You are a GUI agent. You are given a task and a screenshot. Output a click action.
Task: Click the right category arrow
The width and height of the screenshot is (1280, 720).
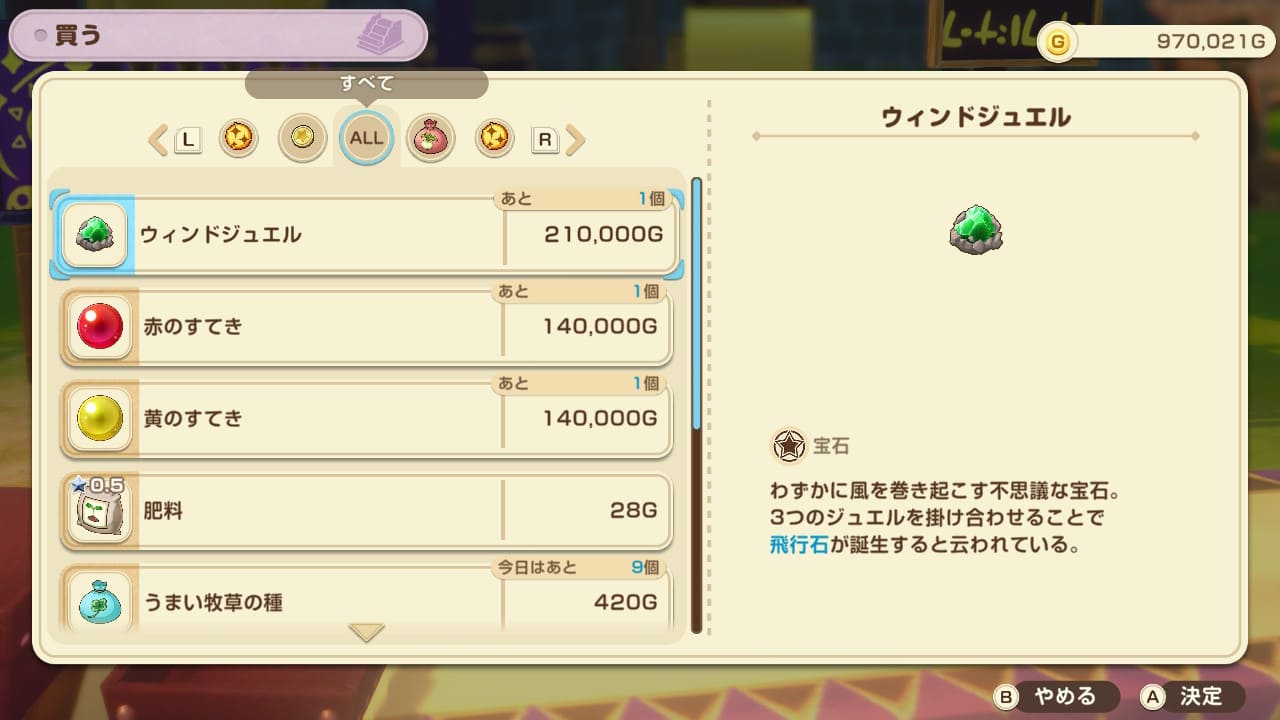click(x=575, y=140)
